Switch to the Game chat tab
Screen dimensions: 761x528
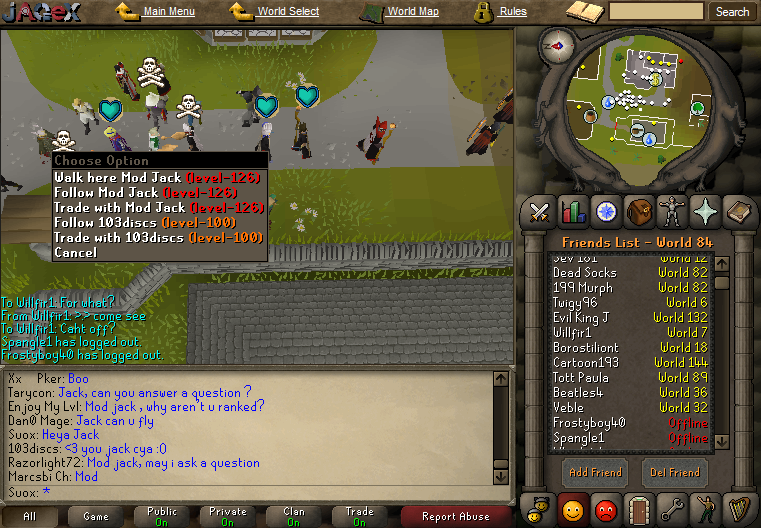[96, 517]
